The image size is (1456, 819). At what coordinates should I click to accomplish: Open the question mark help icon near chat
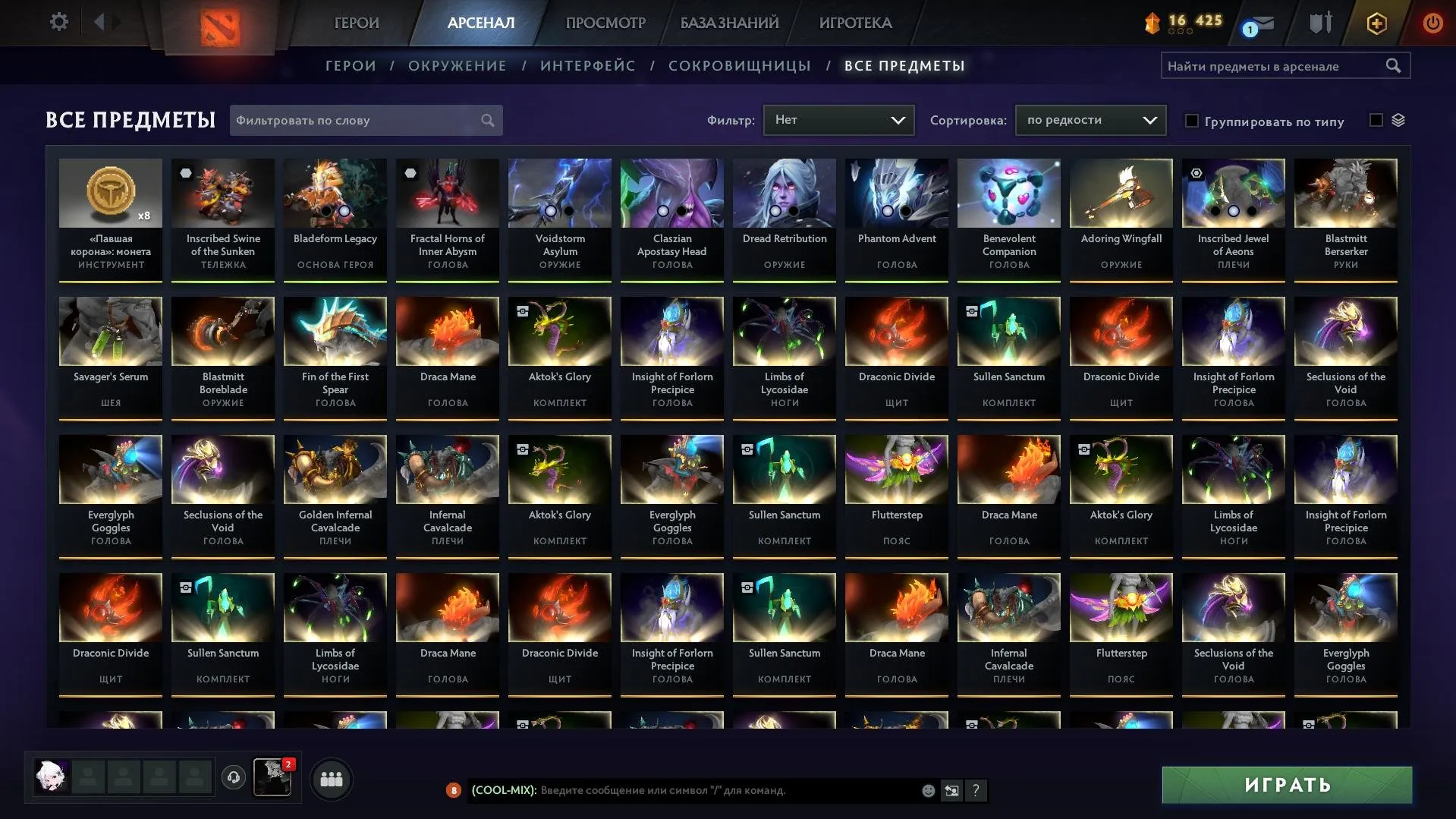(x=976, y=790)
